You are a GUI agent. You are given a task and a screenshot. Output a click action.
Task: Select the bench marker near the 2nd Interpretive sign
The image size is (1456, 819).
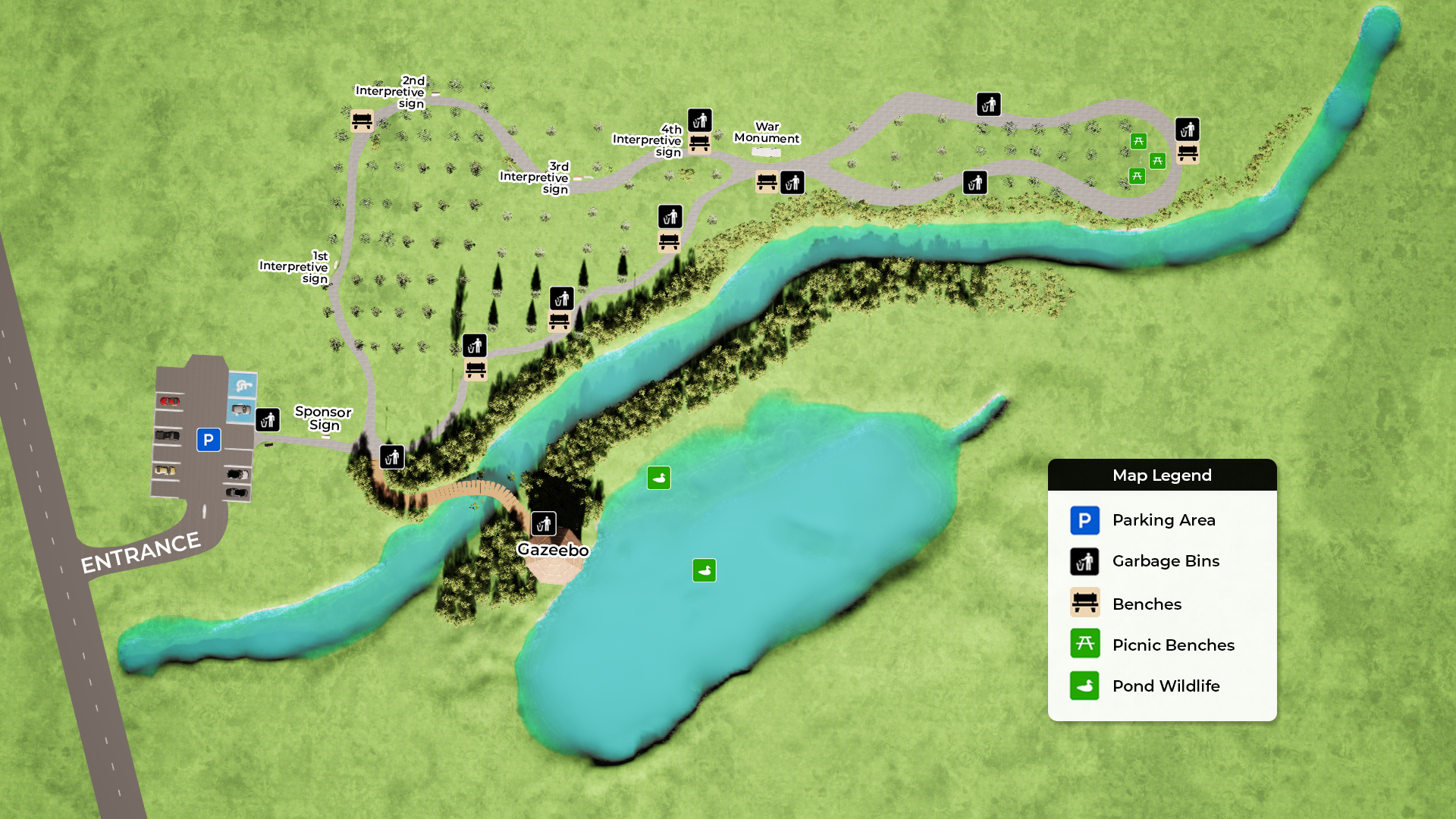[x=362, y=121]
